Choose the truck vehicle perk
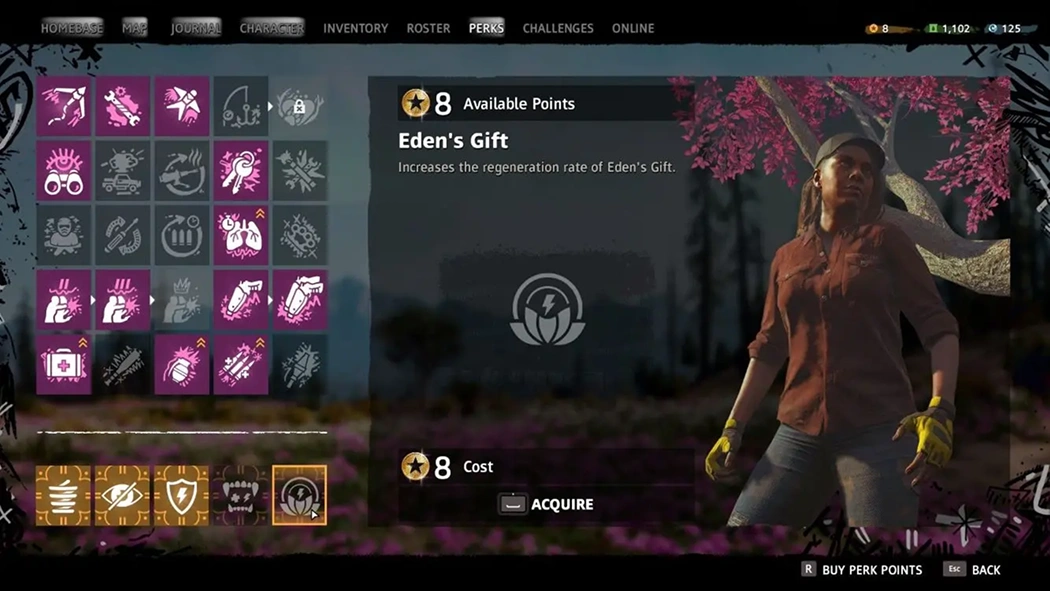The height and width of the screenshot is (591, 1050). click(x=123, y=171)
